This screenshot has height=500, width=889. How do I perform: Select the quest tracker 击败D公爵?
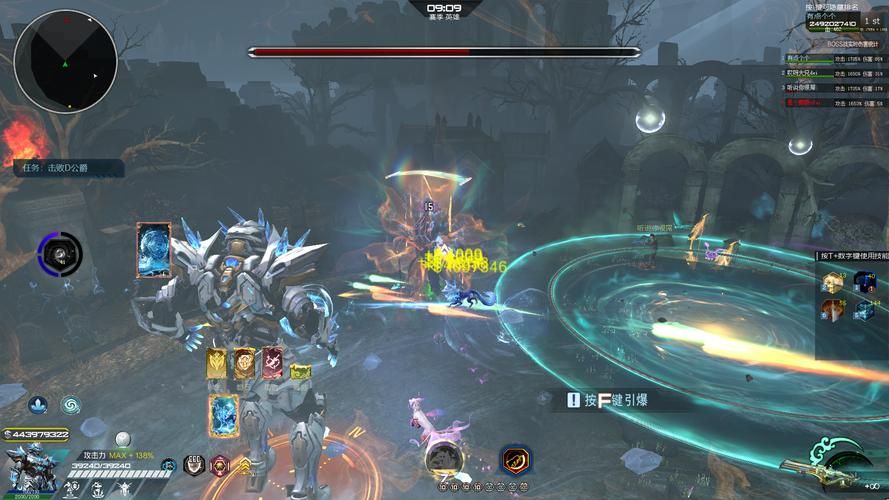(x=68, y=168)
